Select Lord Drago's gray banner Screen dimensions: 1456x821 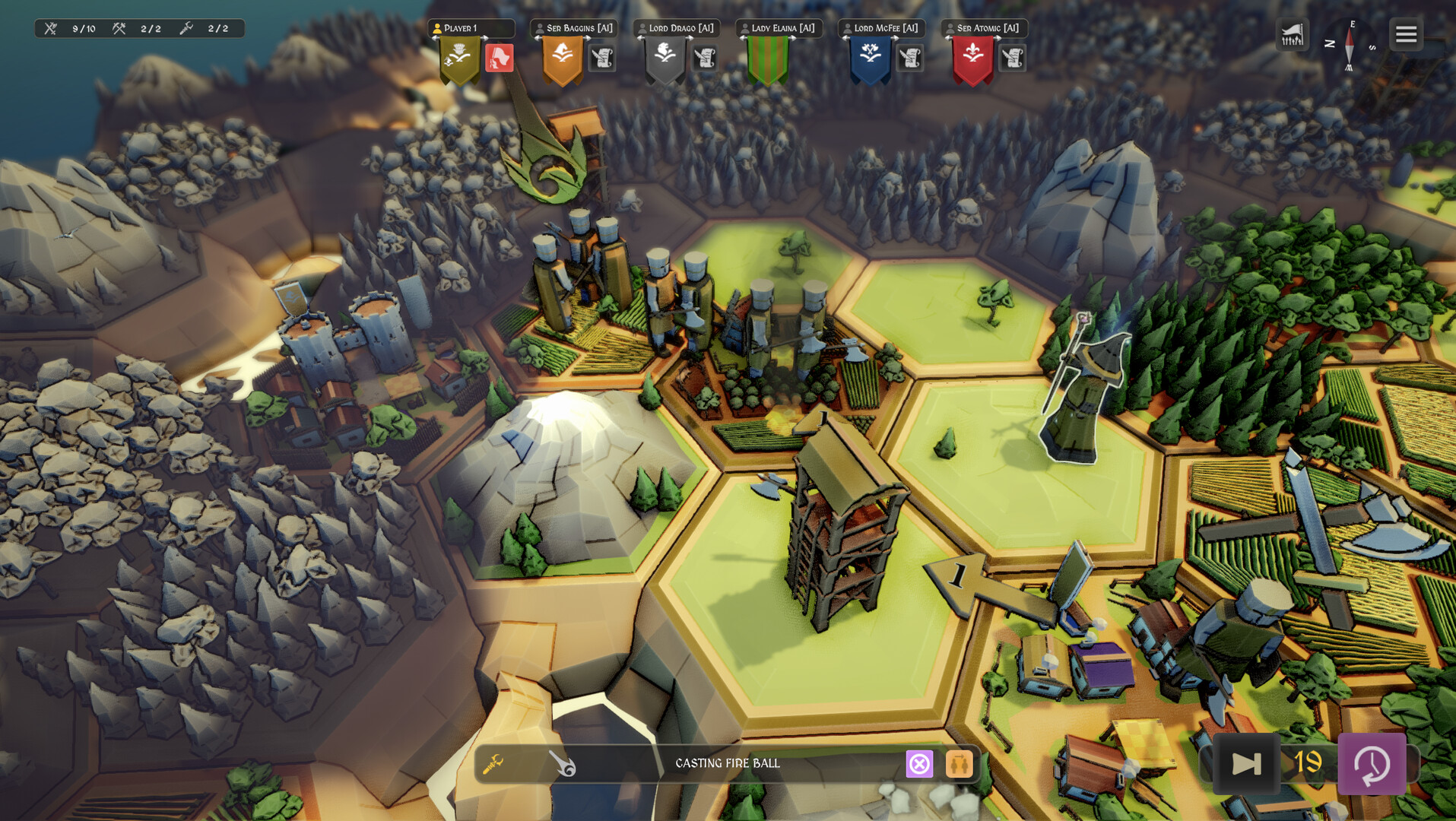(665, 59)
